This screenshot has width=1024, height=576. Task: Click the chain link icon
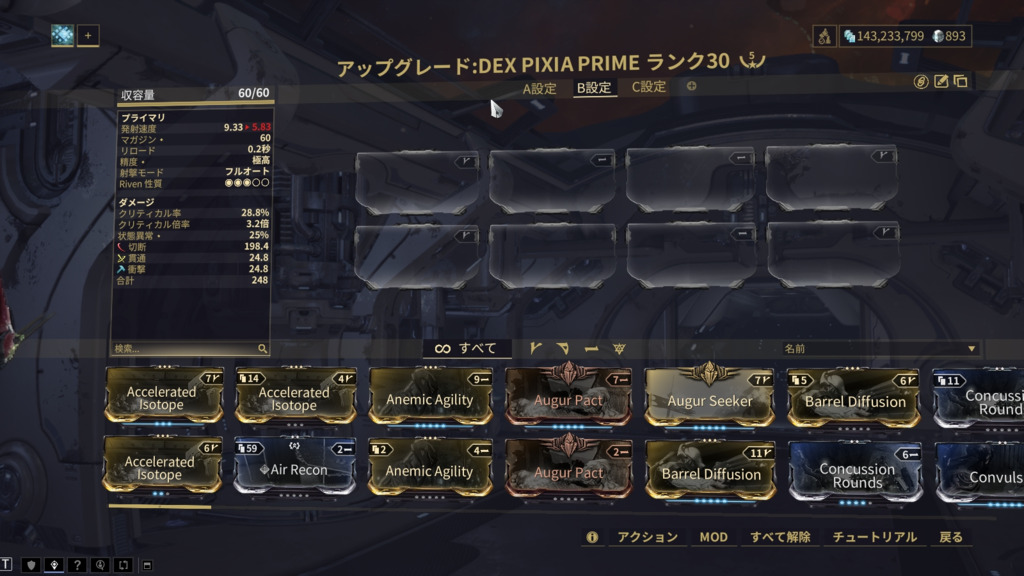pos(921,82)
